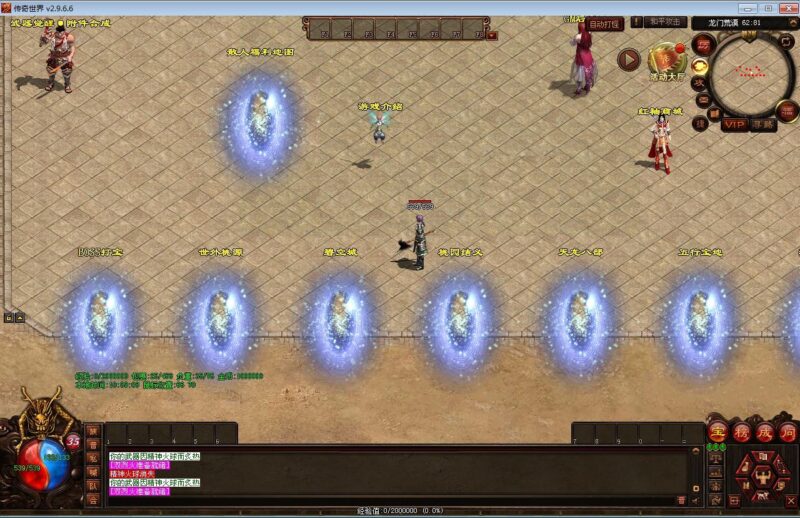Toggle the 自动打怪 auto-fight button

tap(604, 23)
